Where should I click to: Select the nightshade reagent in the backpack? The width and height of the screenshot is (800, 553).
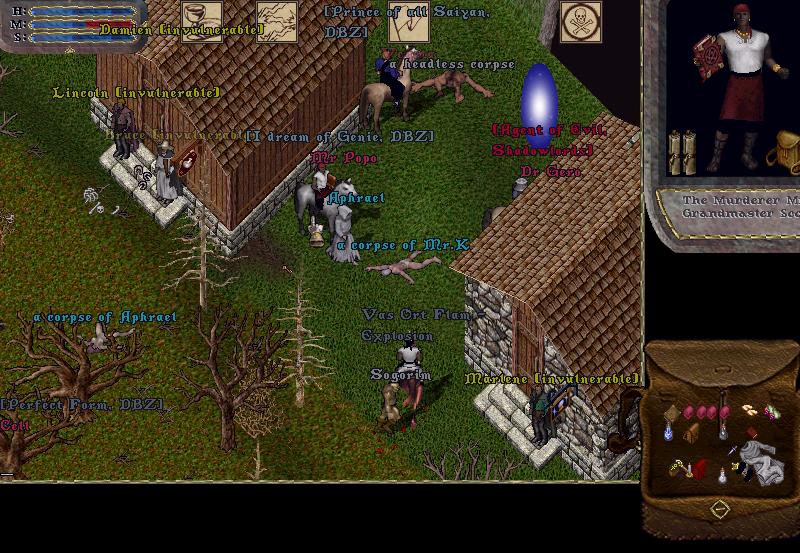pyautogui.click(x=771, y=411)
